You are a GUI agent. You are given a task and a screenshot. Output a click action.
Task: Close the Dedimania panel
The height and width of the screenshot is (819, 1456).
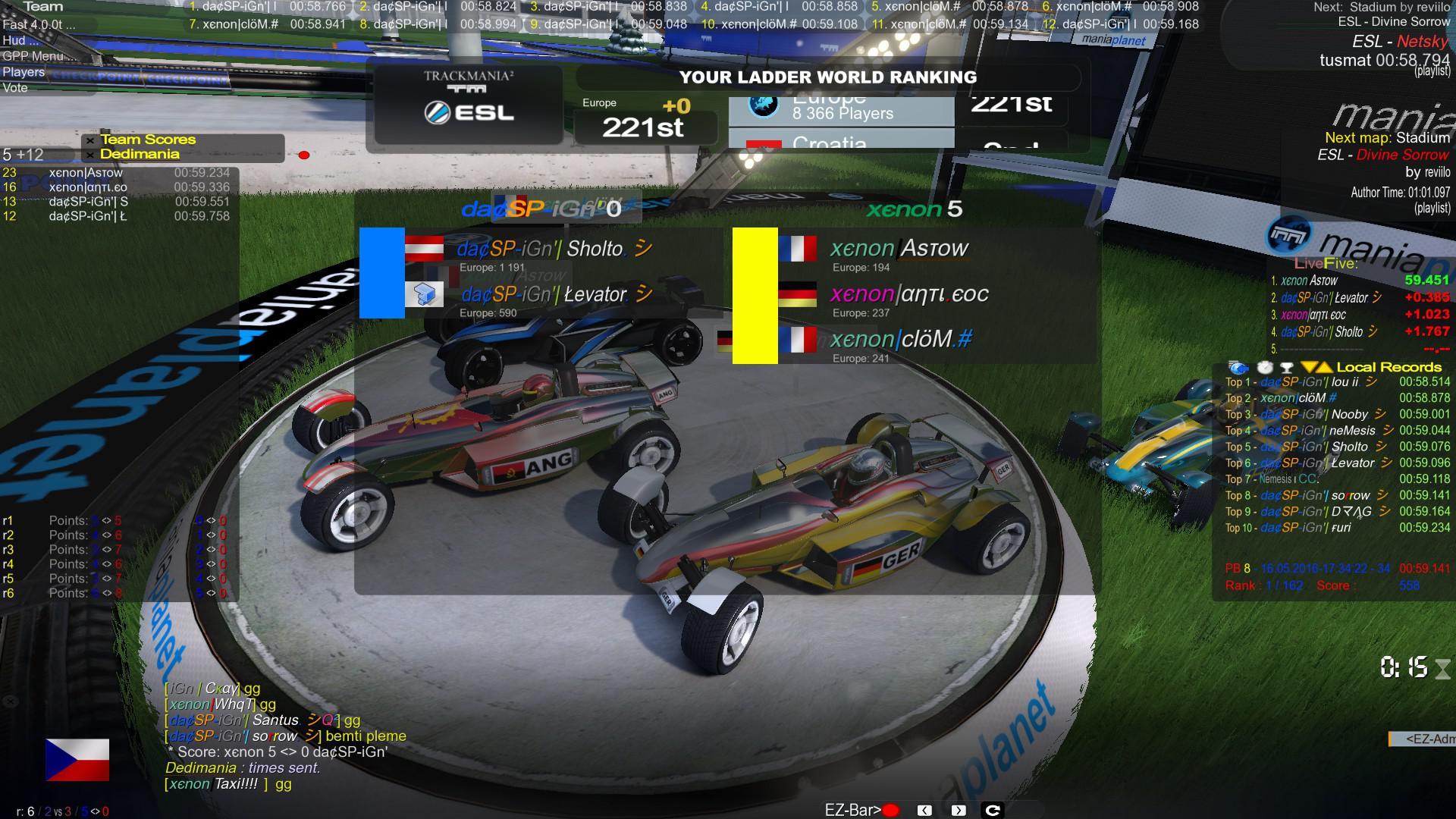(90, 155)
